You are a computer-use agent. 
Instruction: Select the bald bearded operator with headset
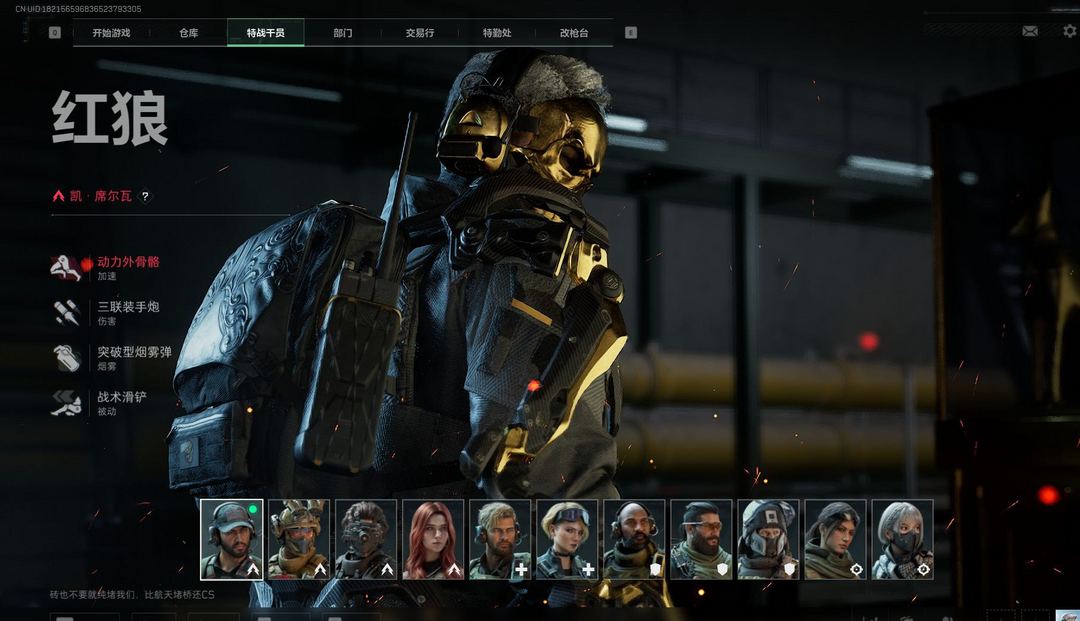click(634, 539)
